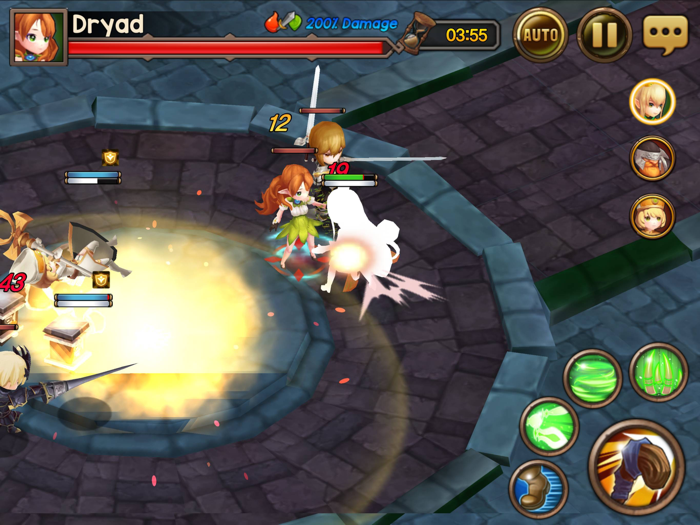The width and height of the screenshot is (700, 525).
Task: Trigger the boot dash skill
Action: click(x=539, y=487)
